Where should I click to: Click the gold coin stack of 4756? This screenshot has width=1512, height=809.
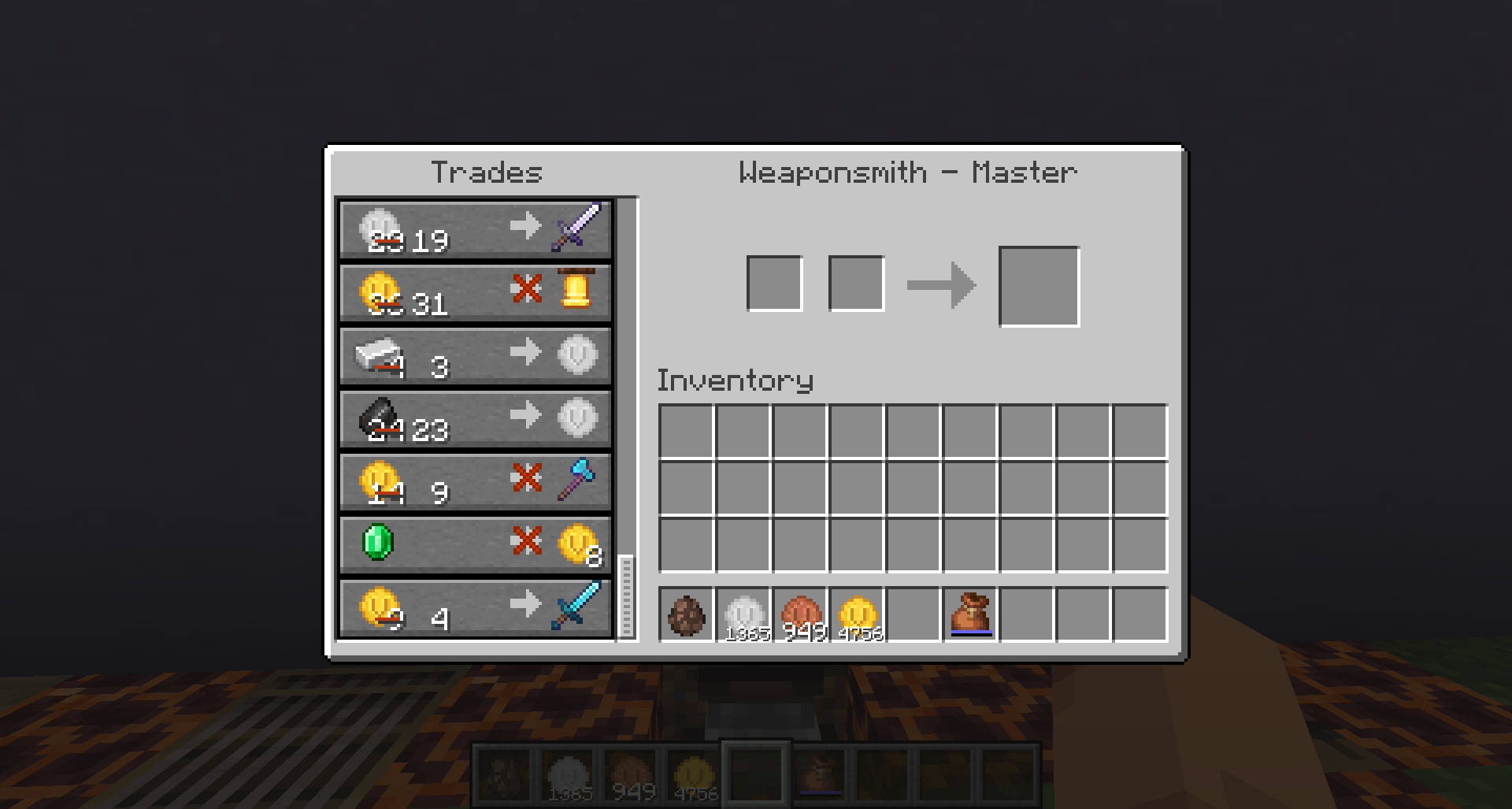coord(858,616)
